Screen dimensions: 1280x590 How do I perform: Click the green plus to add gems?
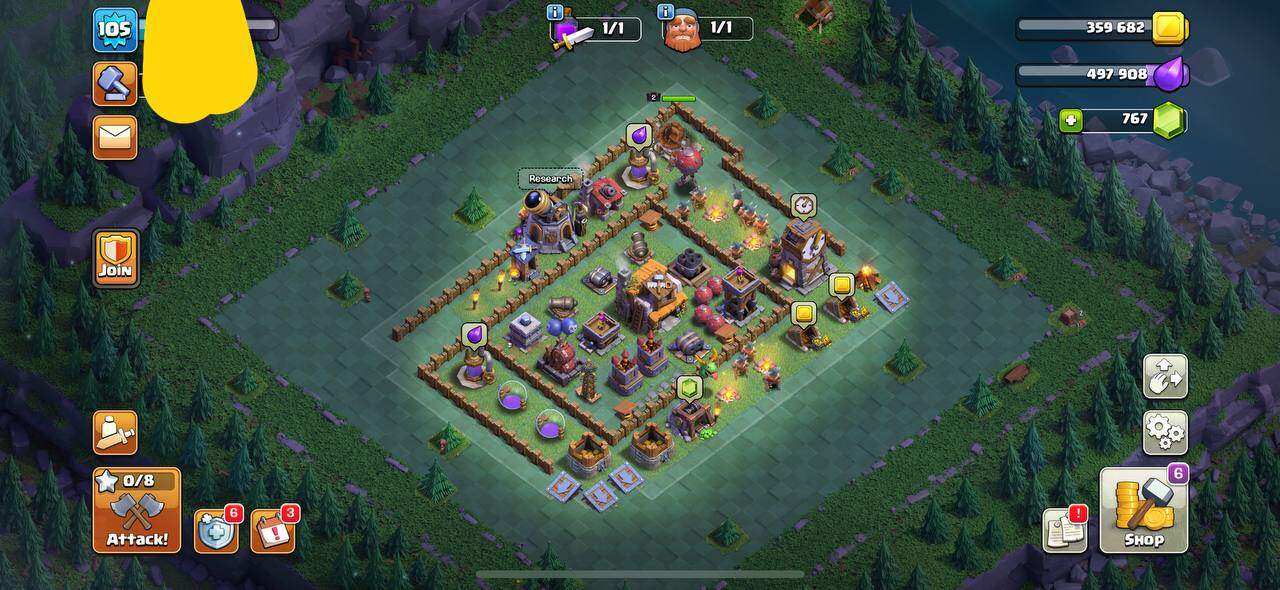(1071, 120)
